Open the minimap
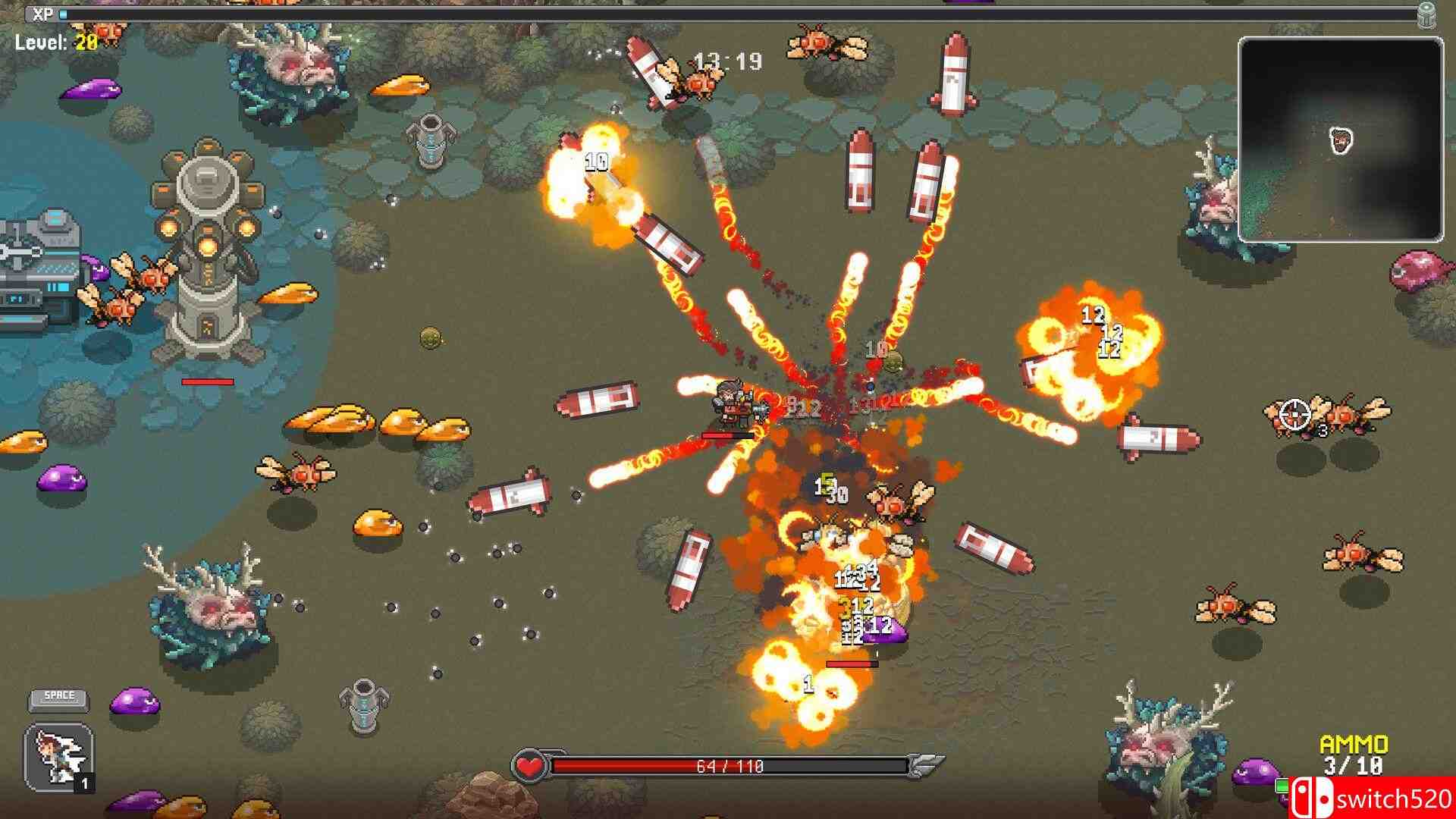The width and height of the screenshot is (1456, 819). (1340, 140)
